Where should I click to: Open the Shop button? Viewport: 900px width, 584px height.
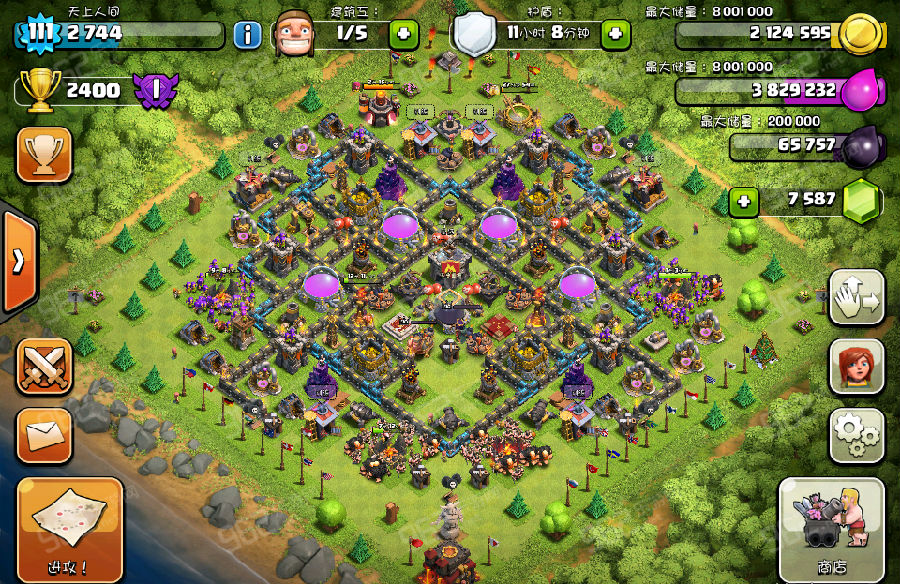[831, 529]
